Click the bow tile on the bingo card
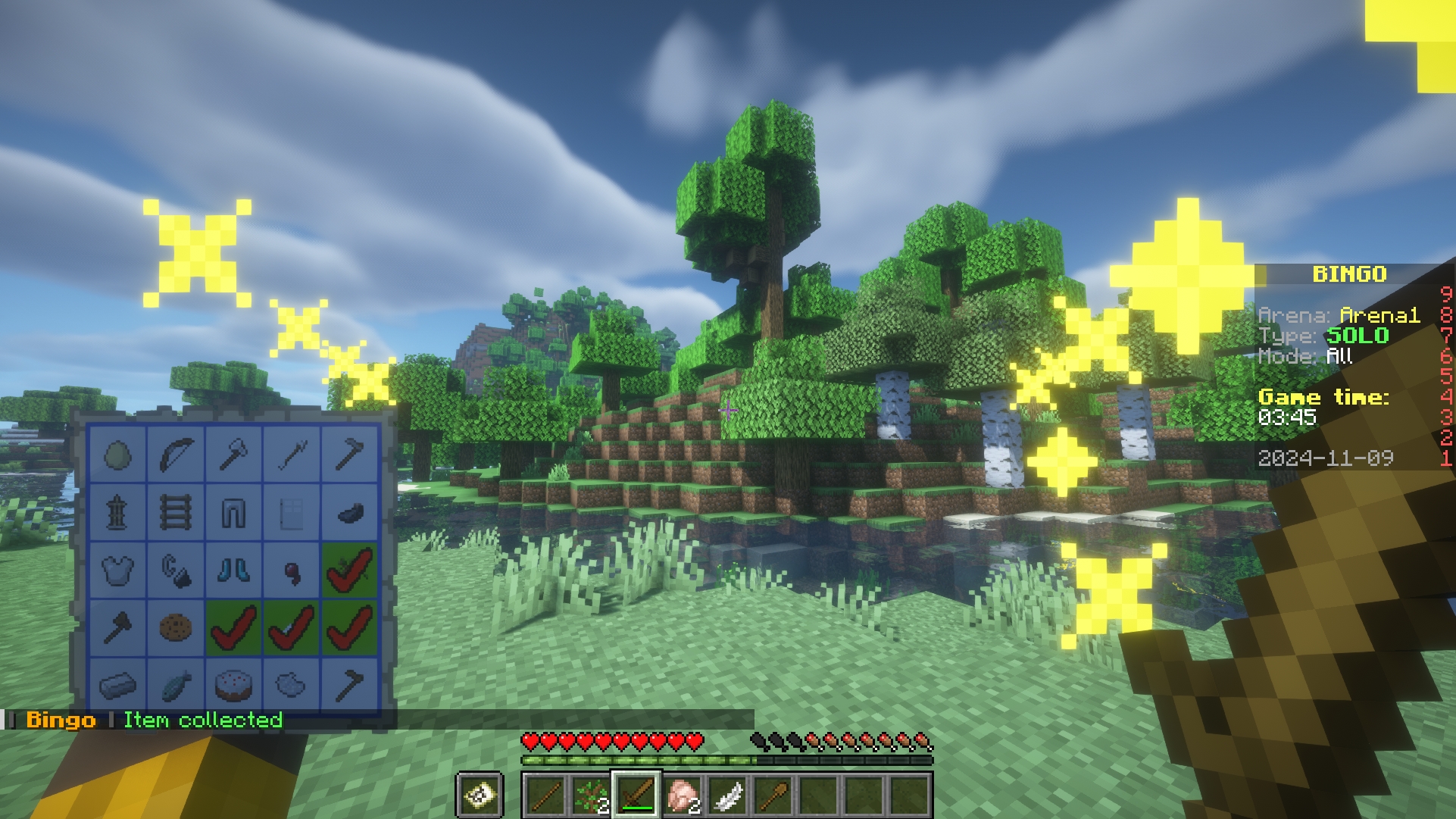Image resolution: width=1456 pixels, height=819 pixels. click(176, 454)
